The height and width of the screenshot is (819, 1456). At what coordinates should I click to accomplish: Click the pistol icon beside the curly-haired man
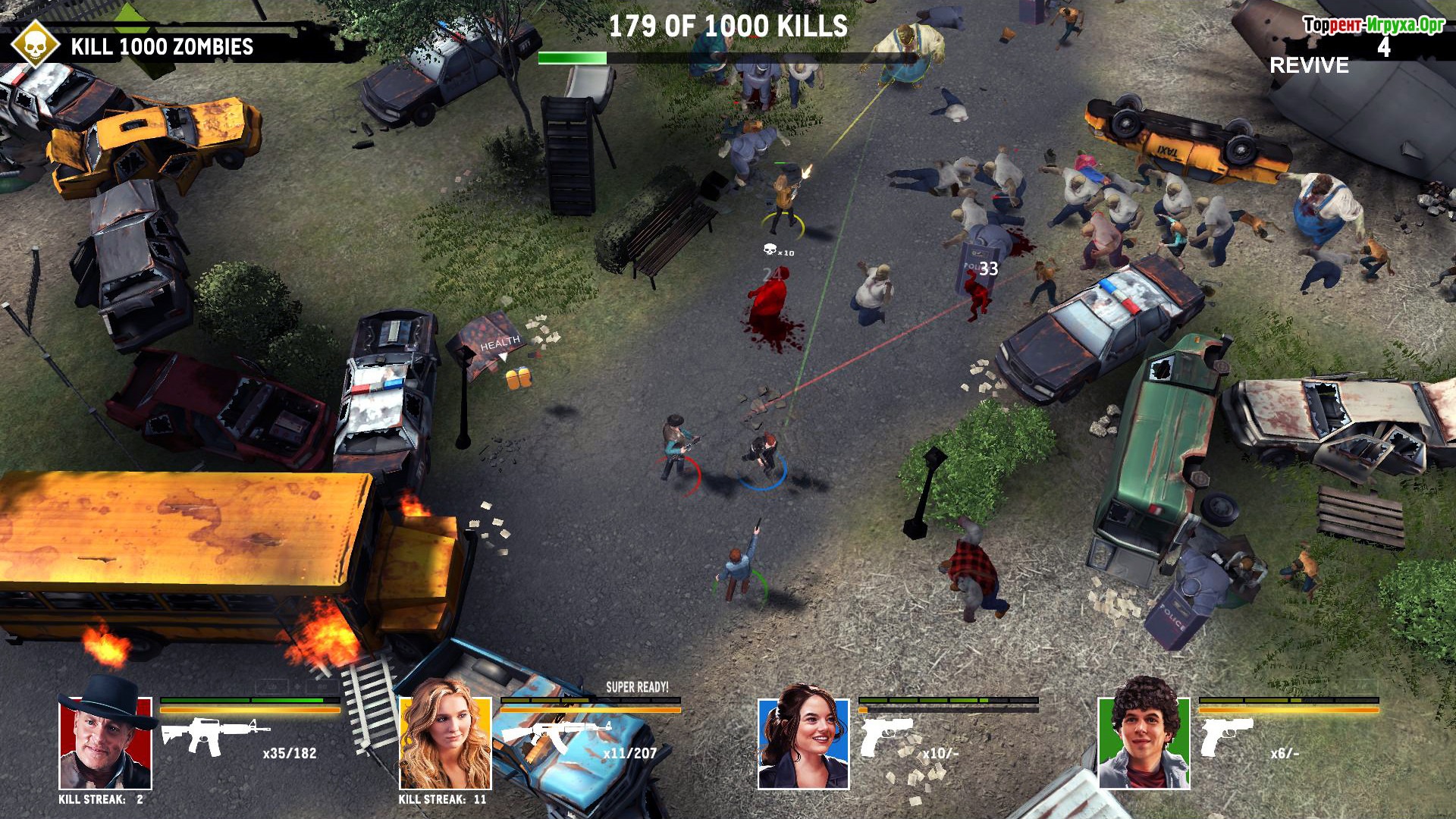(1225, 736)
